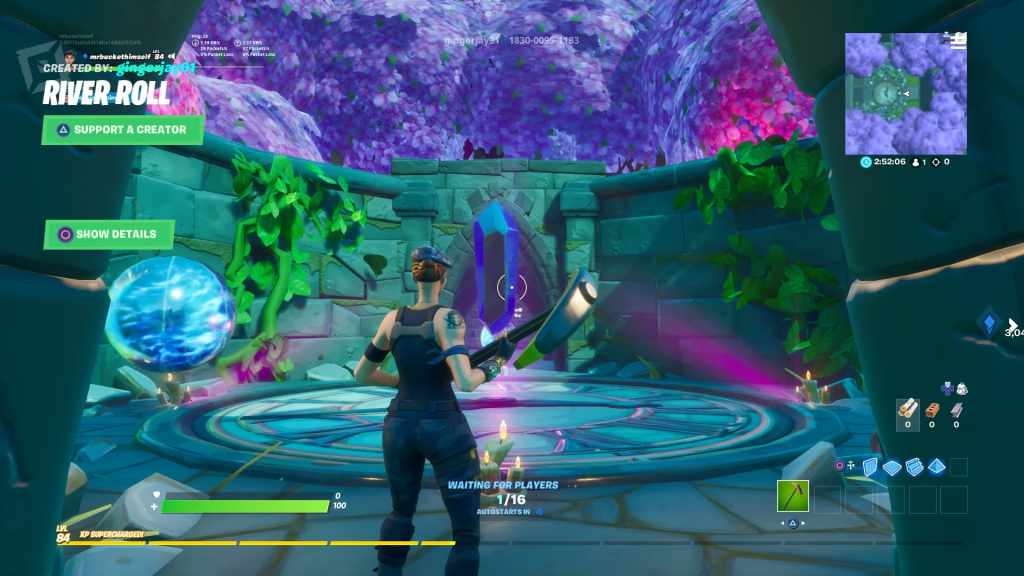Click the blue crystal icon on right edge

click(989, 322)
